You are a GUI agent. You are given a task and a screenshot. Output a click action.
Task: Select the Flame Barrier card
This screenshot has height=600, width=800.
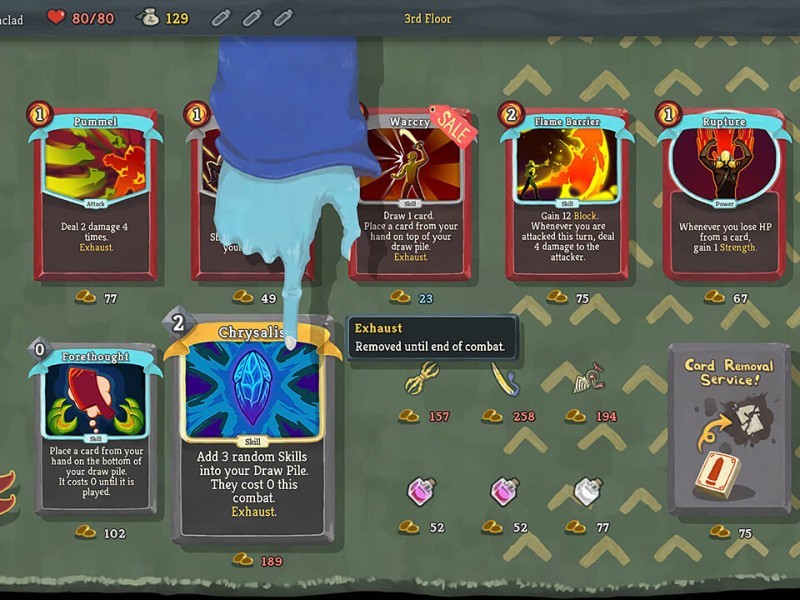tap(565, 194)
